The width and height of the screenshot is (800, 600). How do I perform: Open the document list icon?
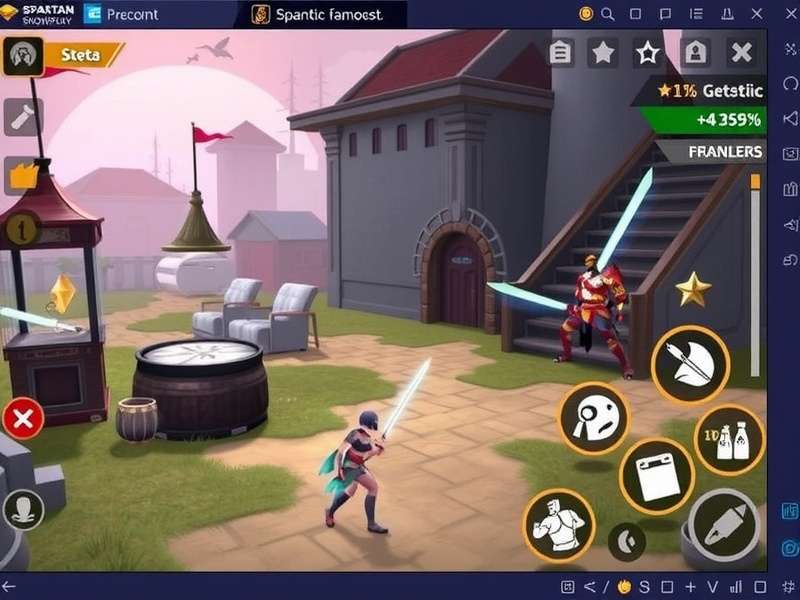561,53
